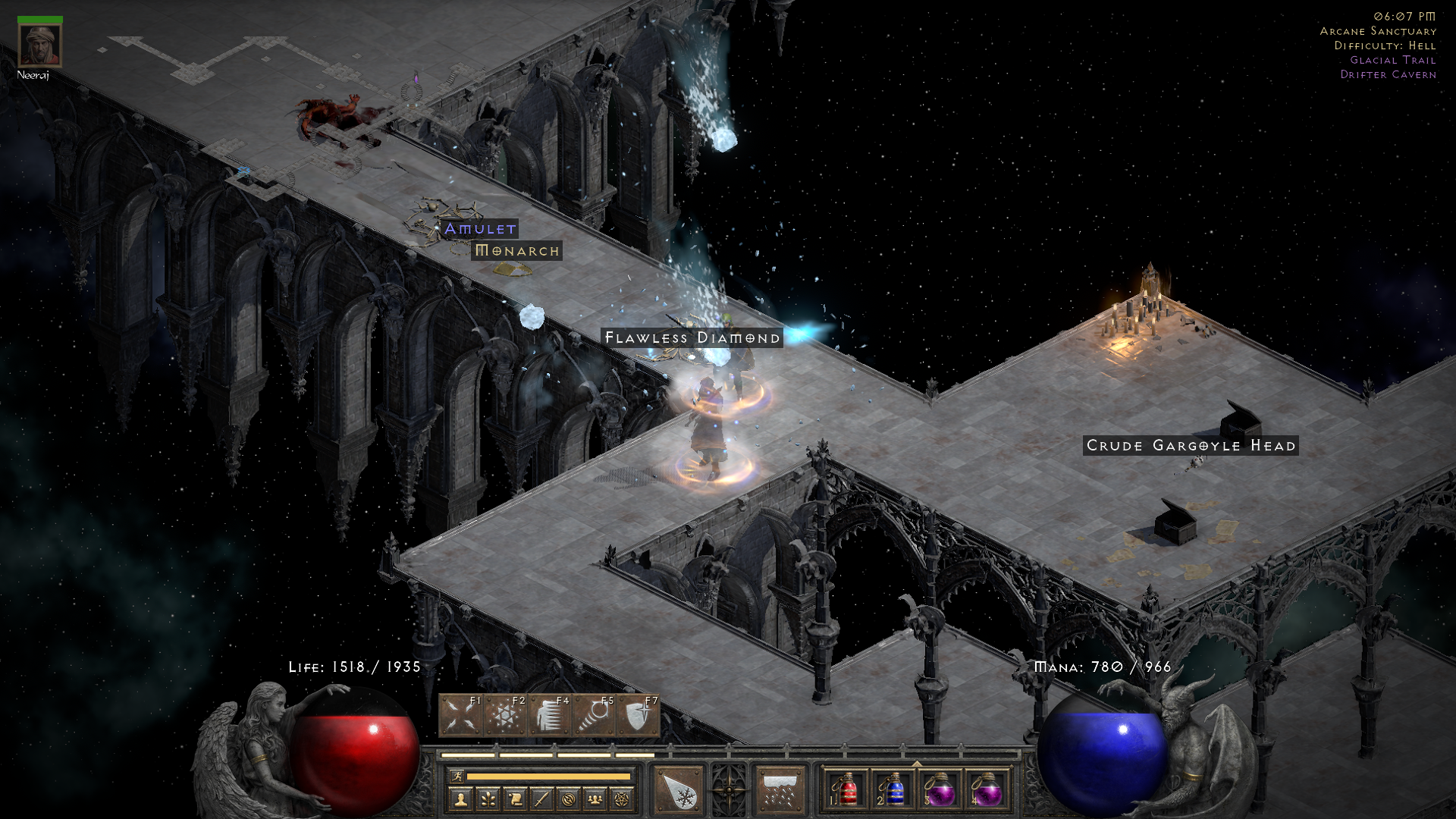1456x819 pixels.
Task: Open the party screen icon
Action: (595, 798)
